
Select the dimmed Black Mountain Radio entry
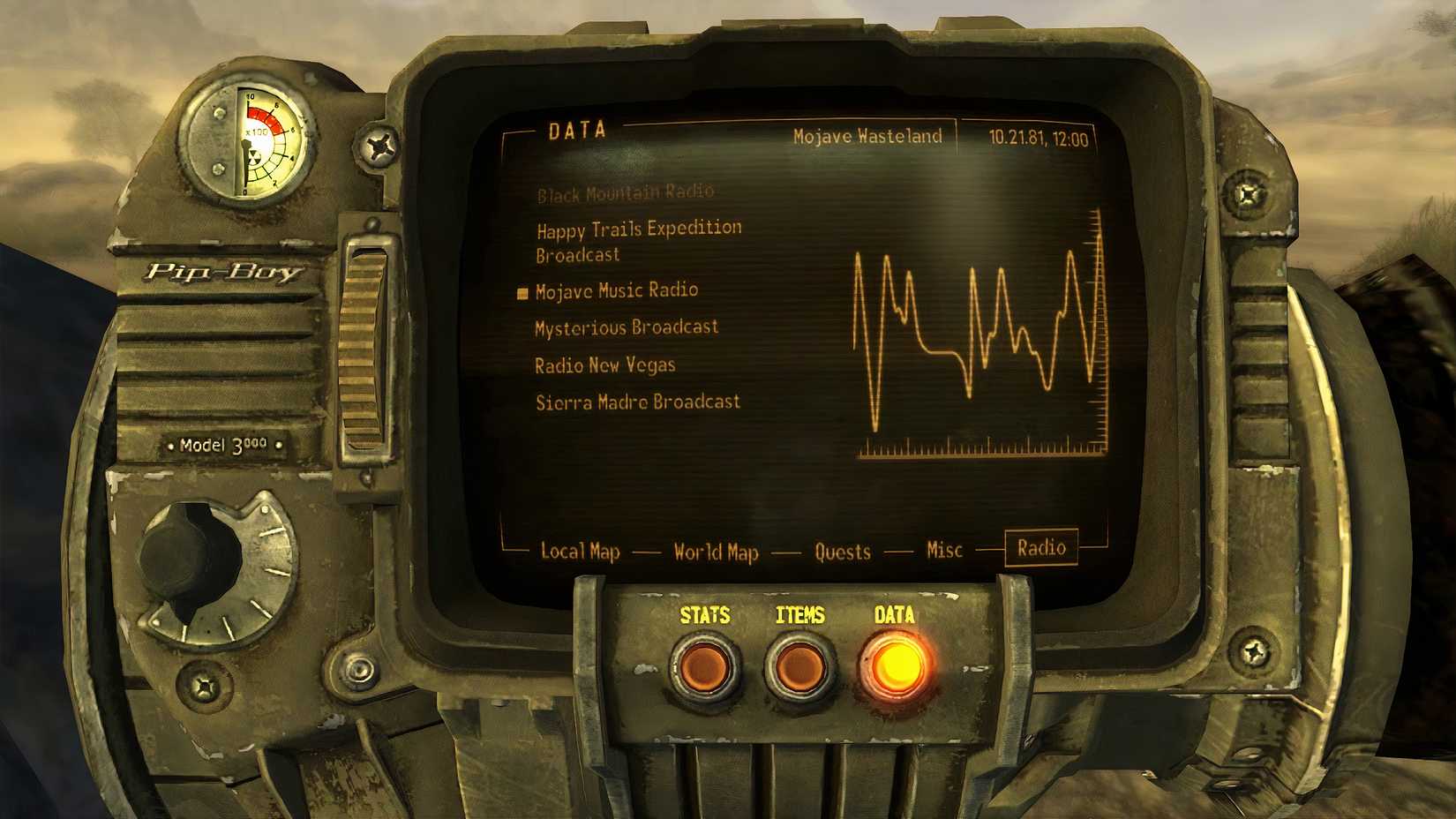point(627,192)
